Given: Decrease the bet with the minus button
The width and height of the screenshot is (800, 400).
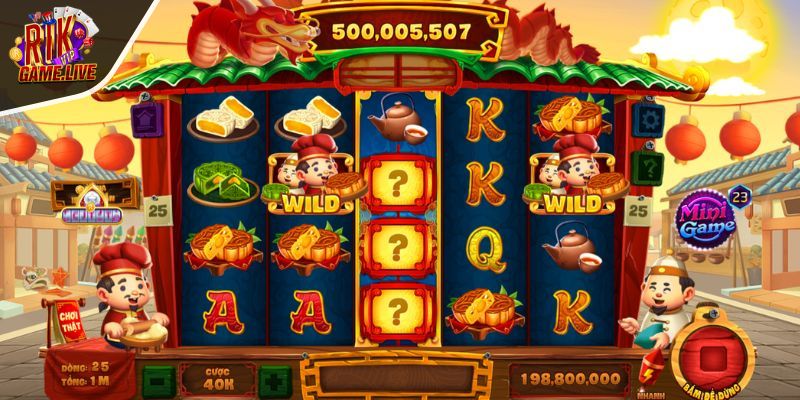Looking at the screenshot, I should (157, 380).
